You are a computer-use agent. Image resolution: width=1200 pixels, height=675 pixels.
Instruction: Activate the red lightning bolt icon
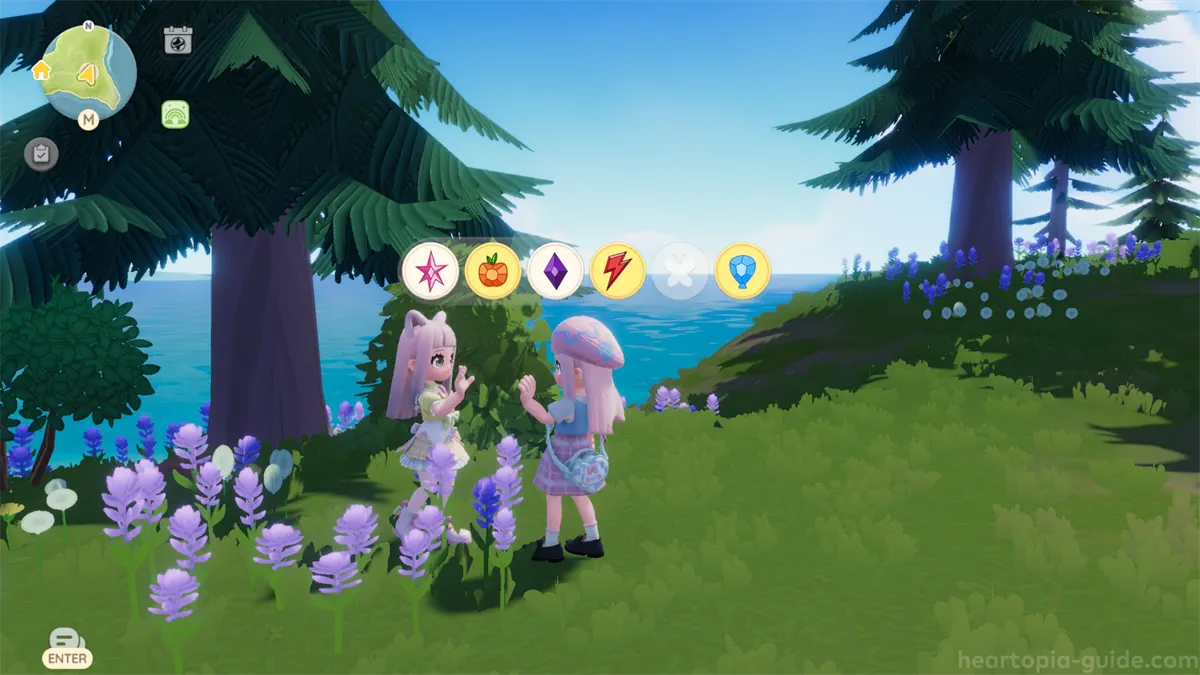tap(617, 271)
